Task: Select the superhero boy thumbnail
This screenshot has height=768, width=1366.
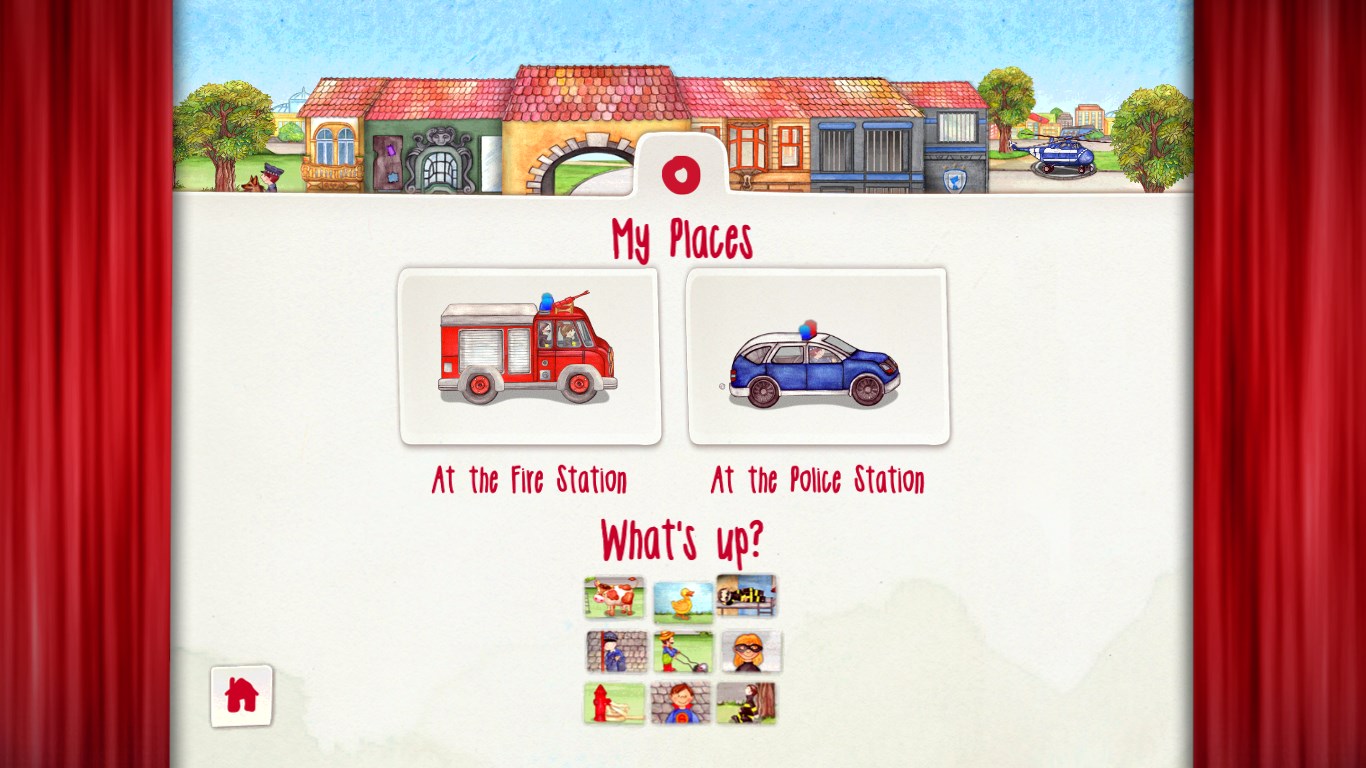Action: [x=680, y=703]
